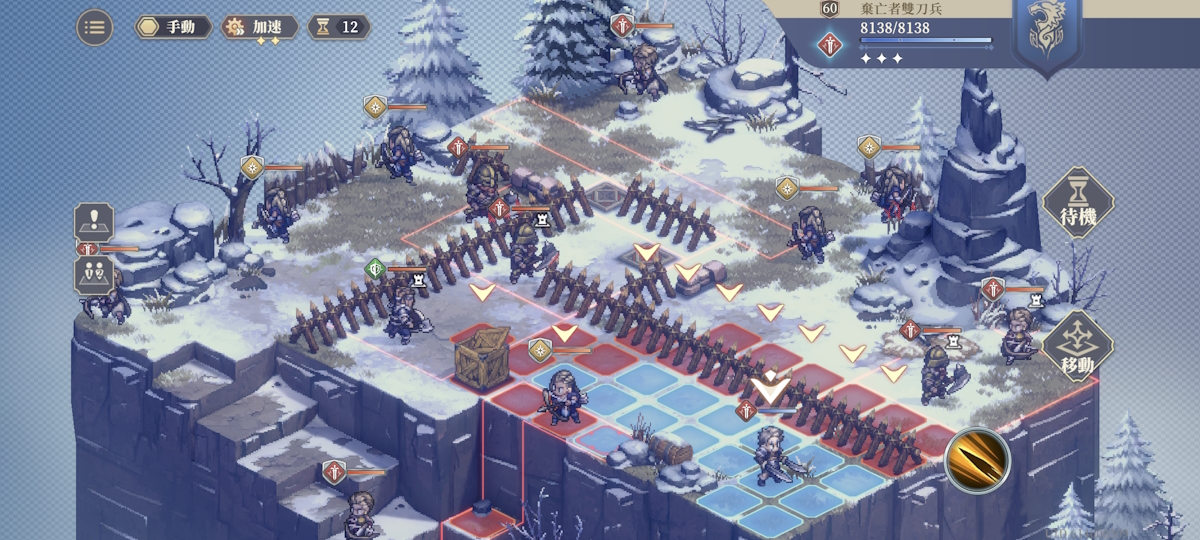The width and height of the screenshot is (1200, 540).
Task: Toggle the 手動 manual control mode
Action: point(174,27)
